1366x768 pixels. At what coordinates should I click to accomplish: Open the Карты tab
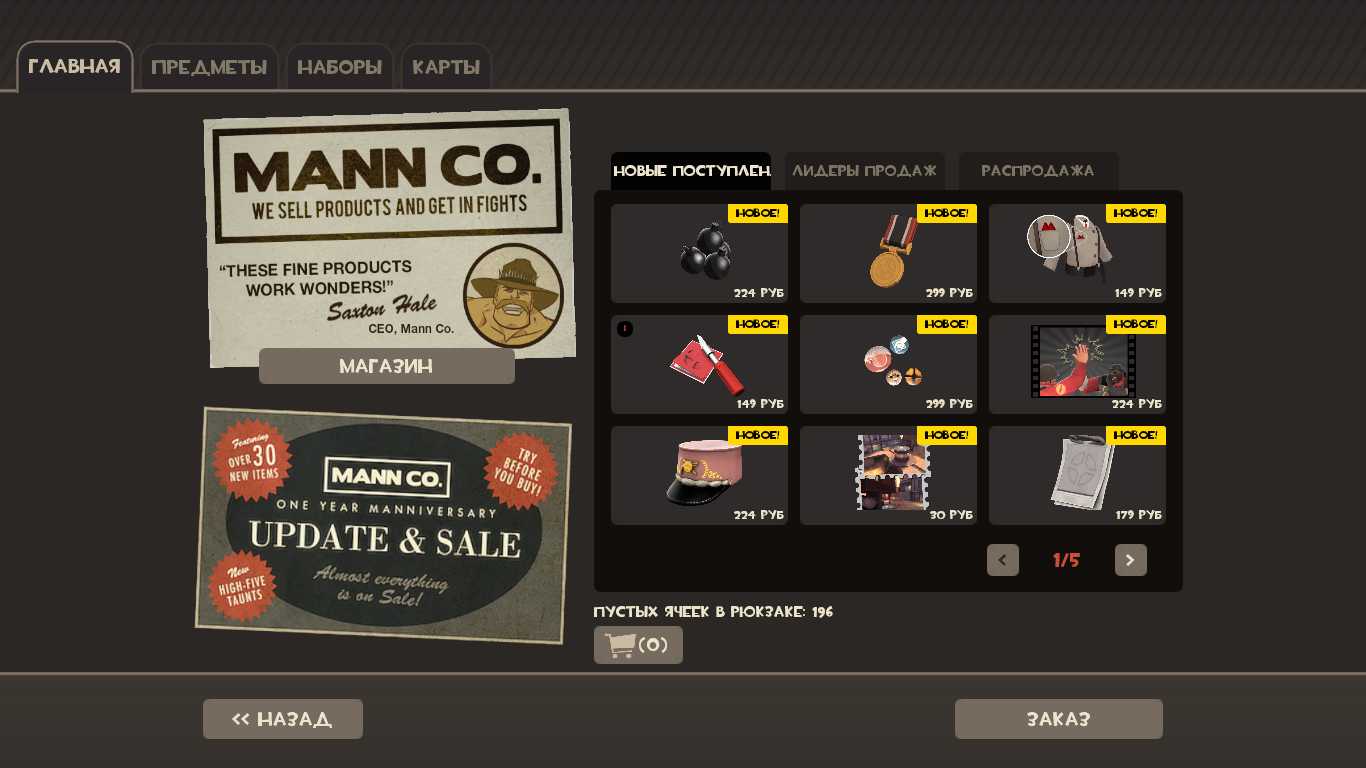click(x=446, y=68)
